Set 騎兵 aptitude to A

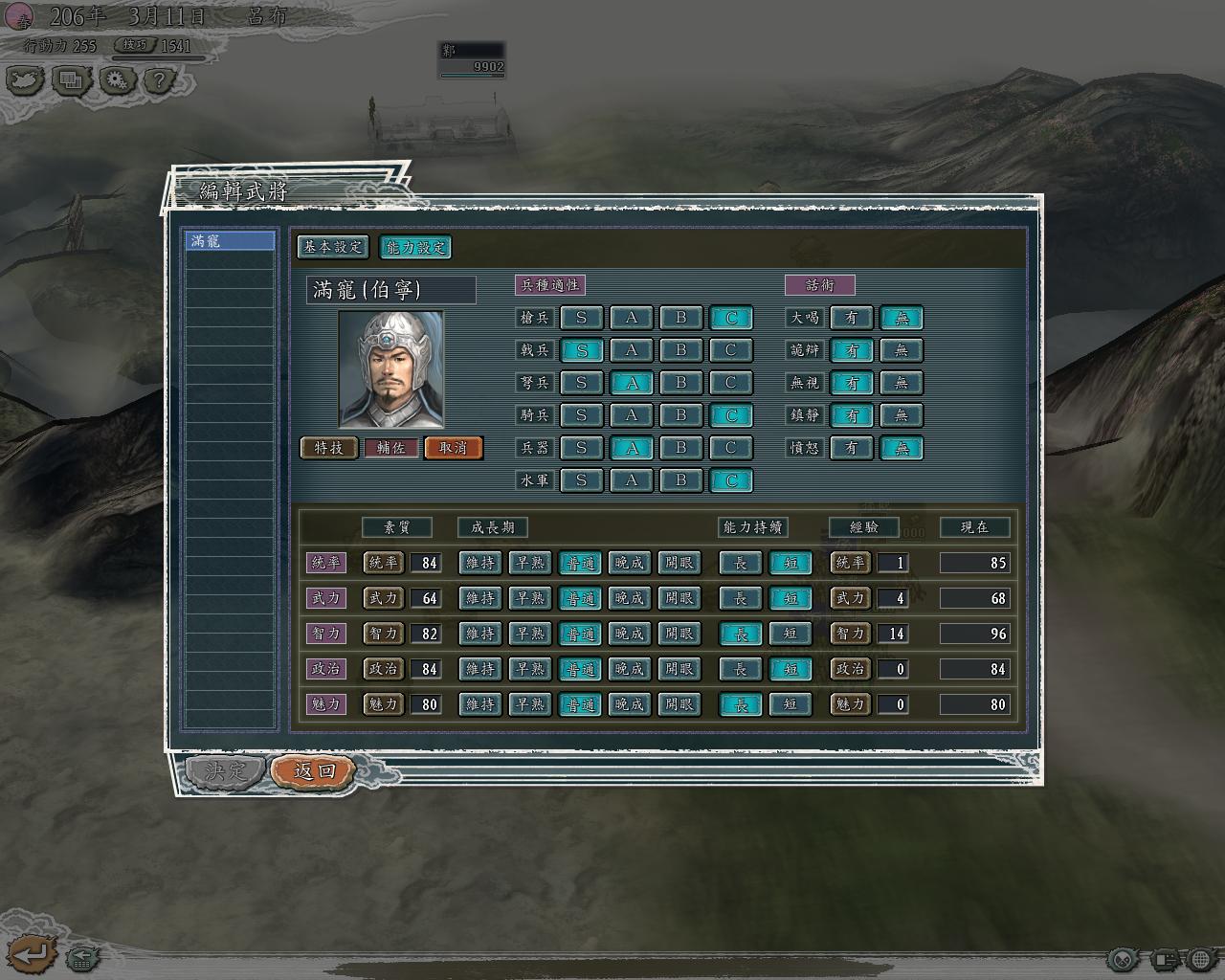631,415
